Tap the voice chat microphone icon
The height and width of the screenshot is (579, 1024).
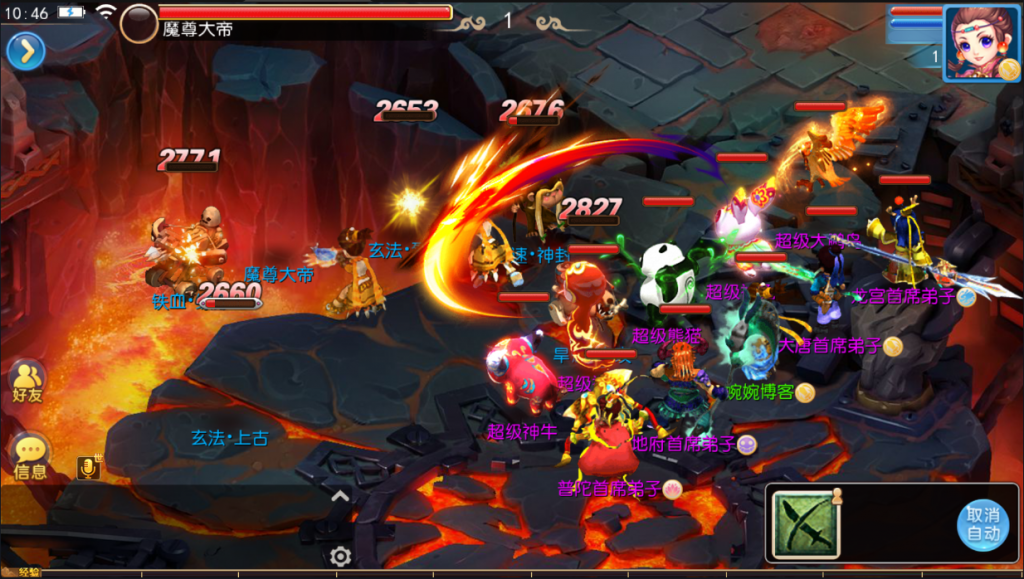click(x=89, y=467)
